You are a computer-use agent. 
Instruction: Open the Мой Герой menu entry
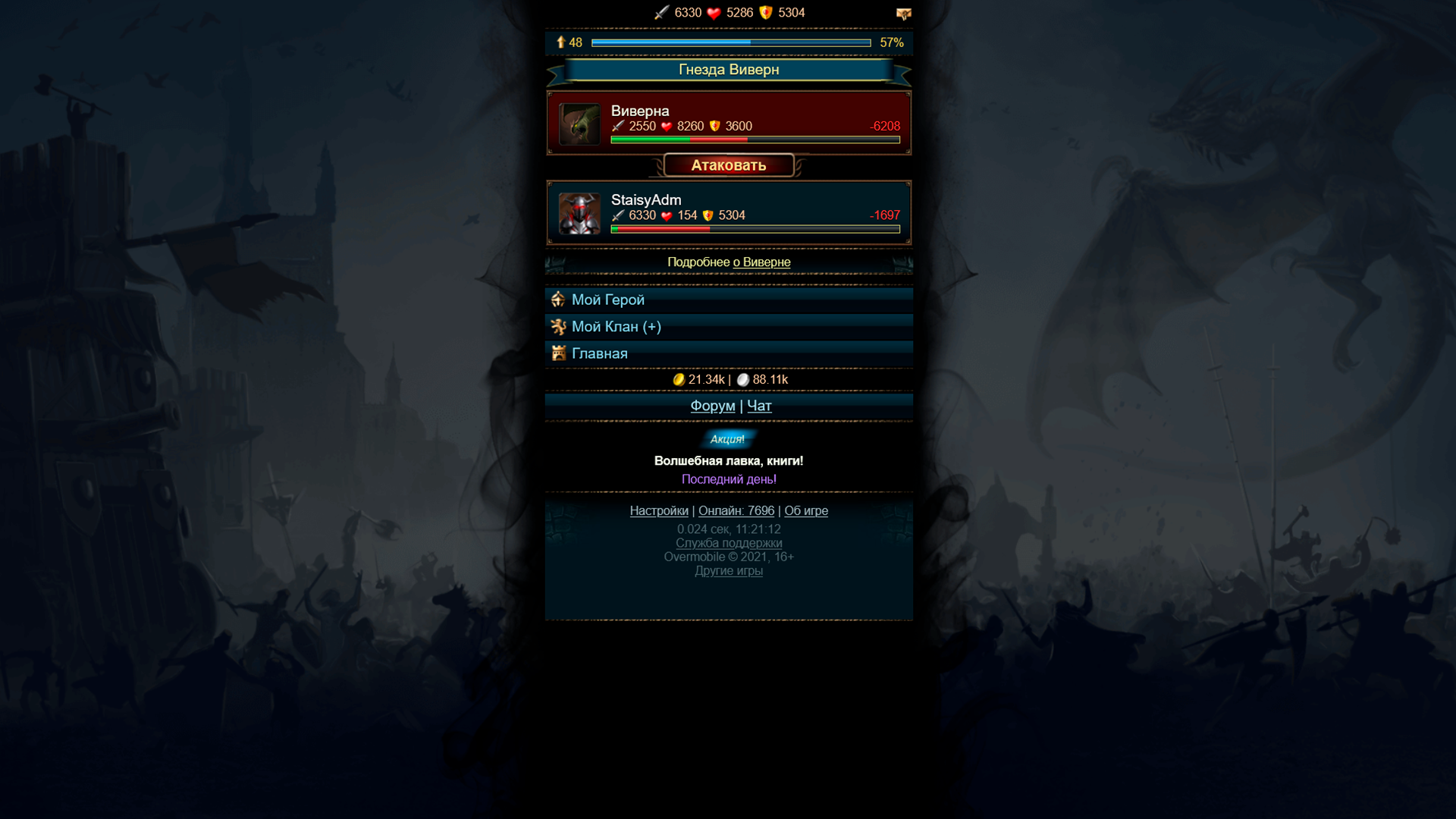(x=607, y=300)
